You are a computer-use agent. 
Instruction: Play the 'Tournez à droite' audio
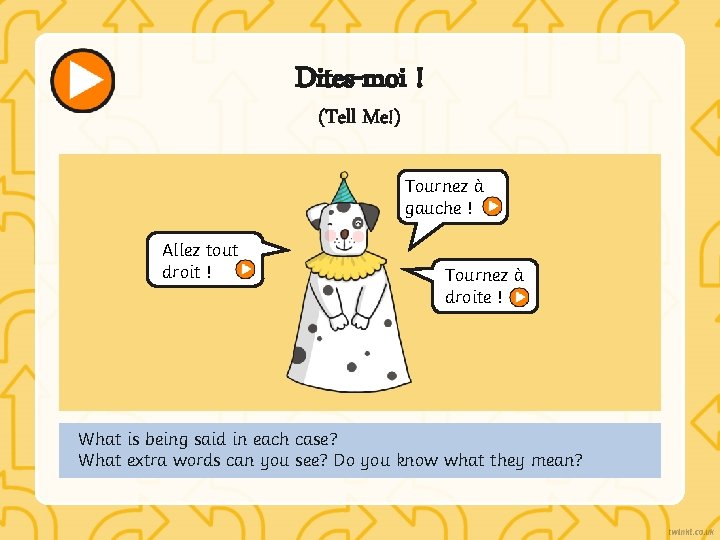(520, 297)
